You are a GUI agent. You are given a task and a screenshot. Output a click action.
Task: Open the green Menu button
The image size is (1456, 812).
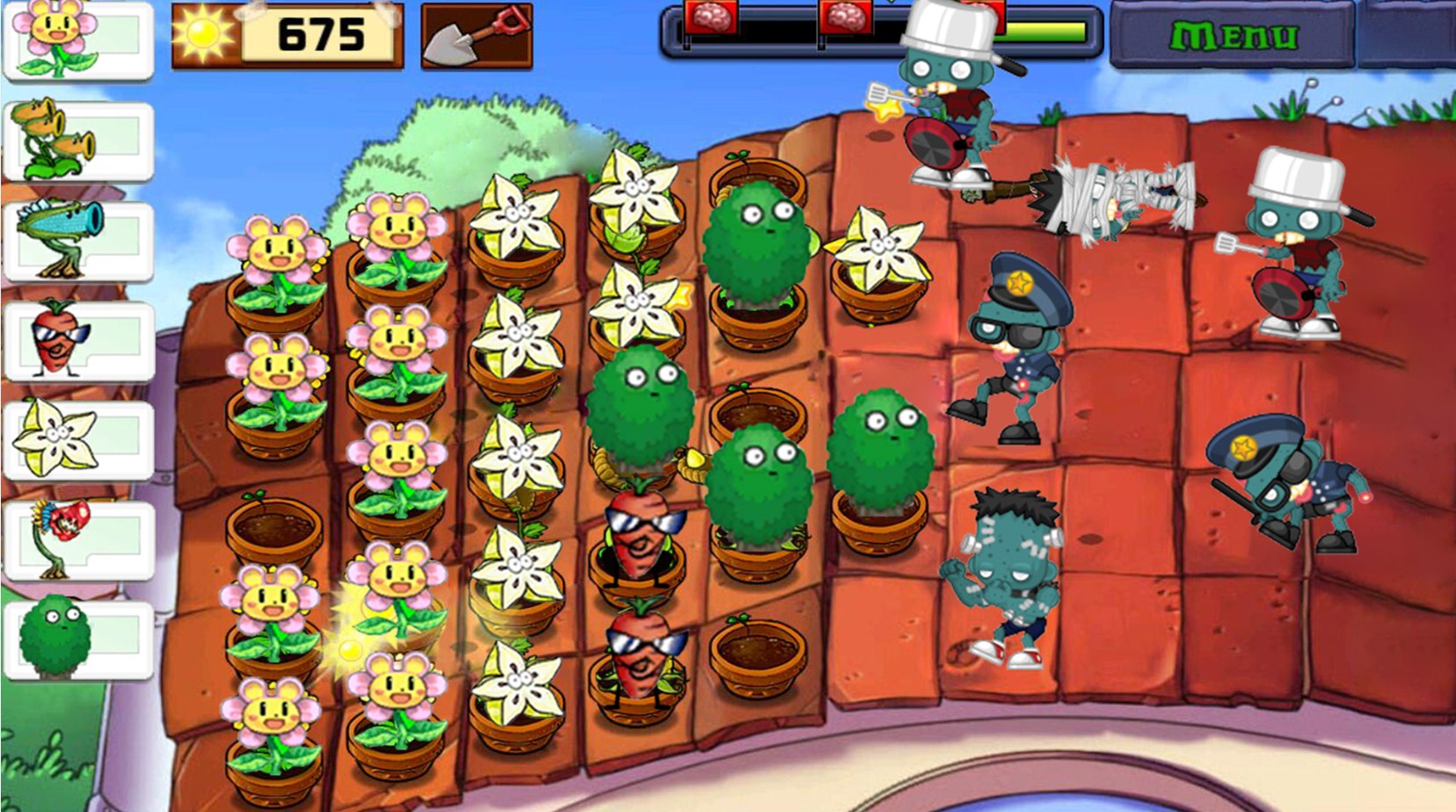pos(1233,35)
